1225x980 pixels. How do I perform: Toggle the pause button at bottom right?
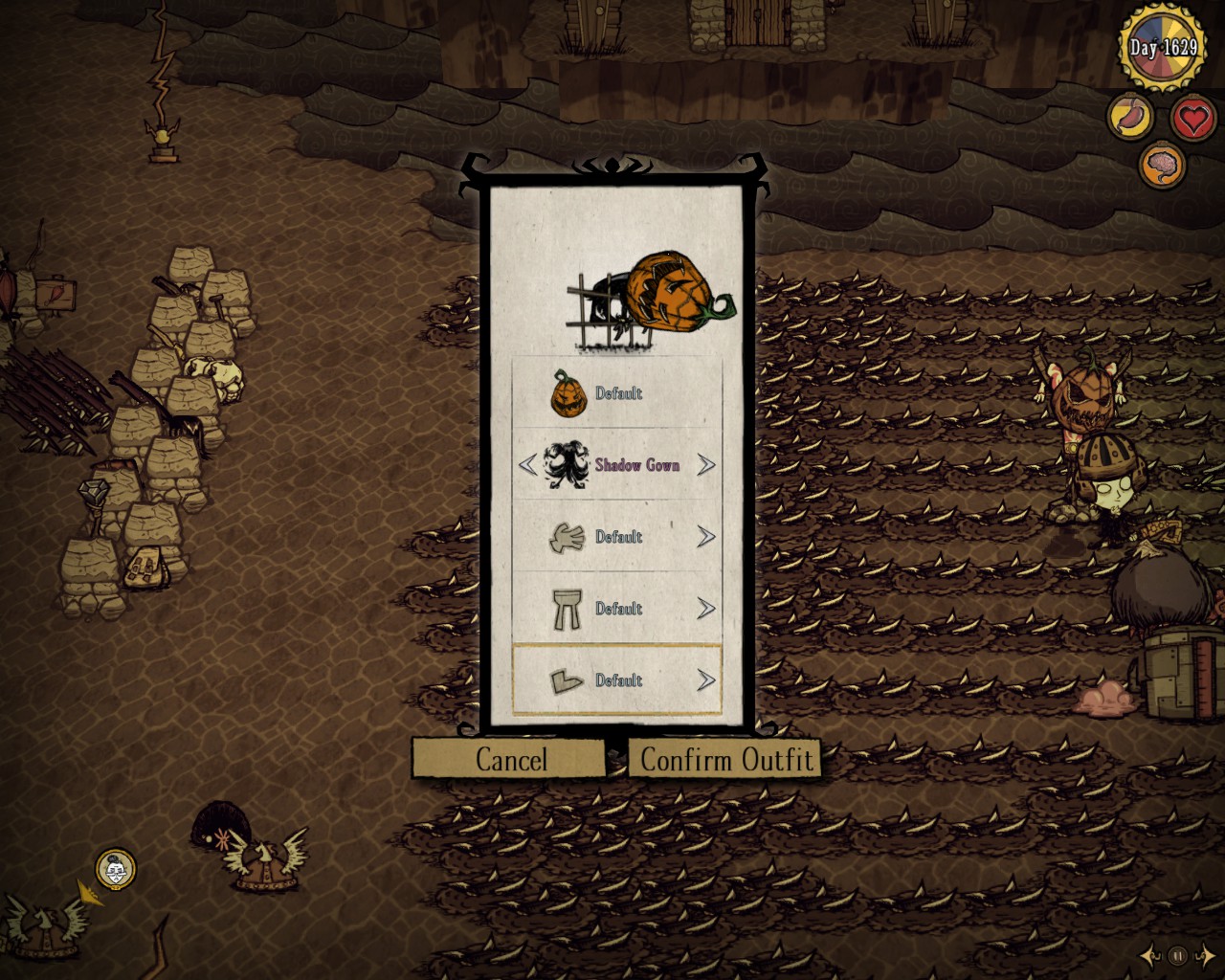point(1176,952)
